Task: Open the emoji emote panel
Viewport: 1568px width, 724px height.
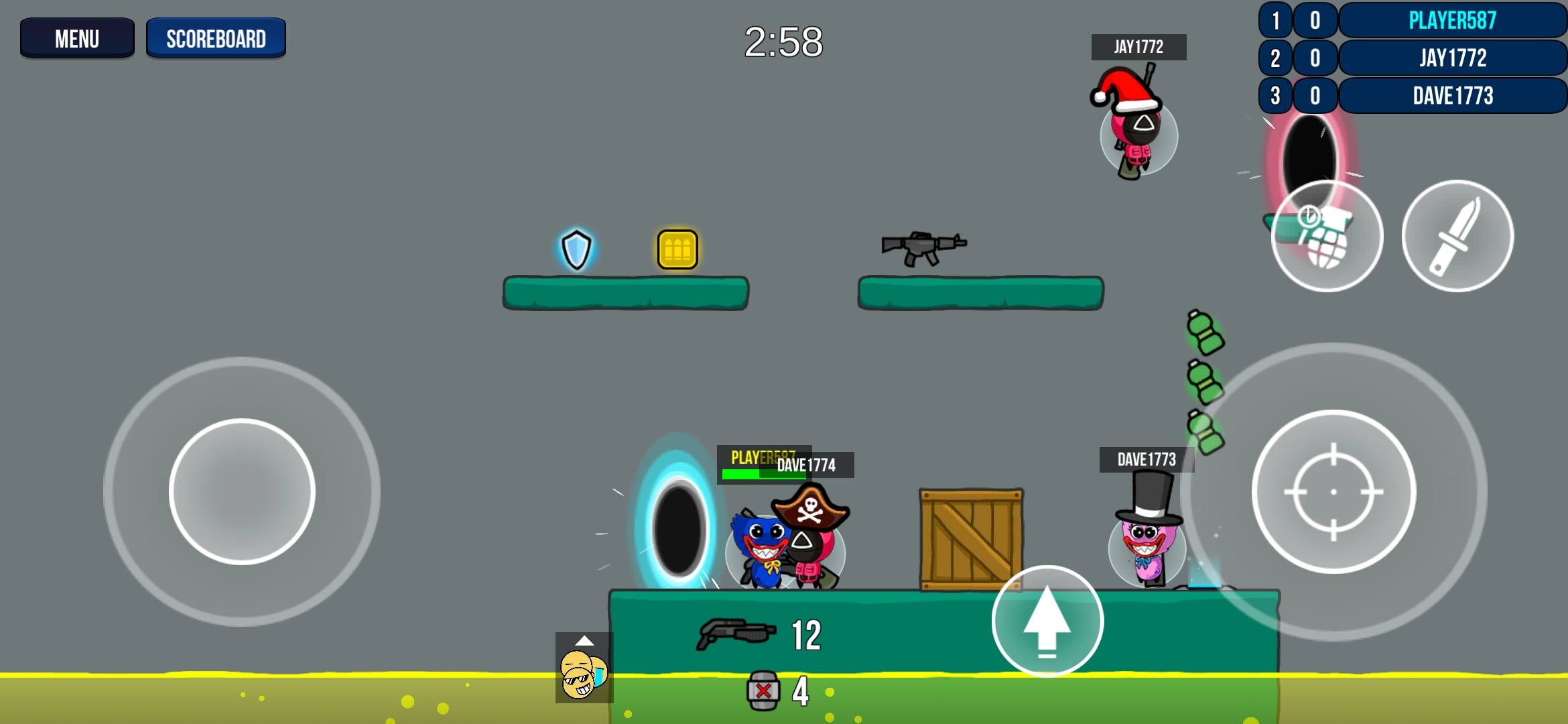Action: pyautogui.click(x=584, y=668)
